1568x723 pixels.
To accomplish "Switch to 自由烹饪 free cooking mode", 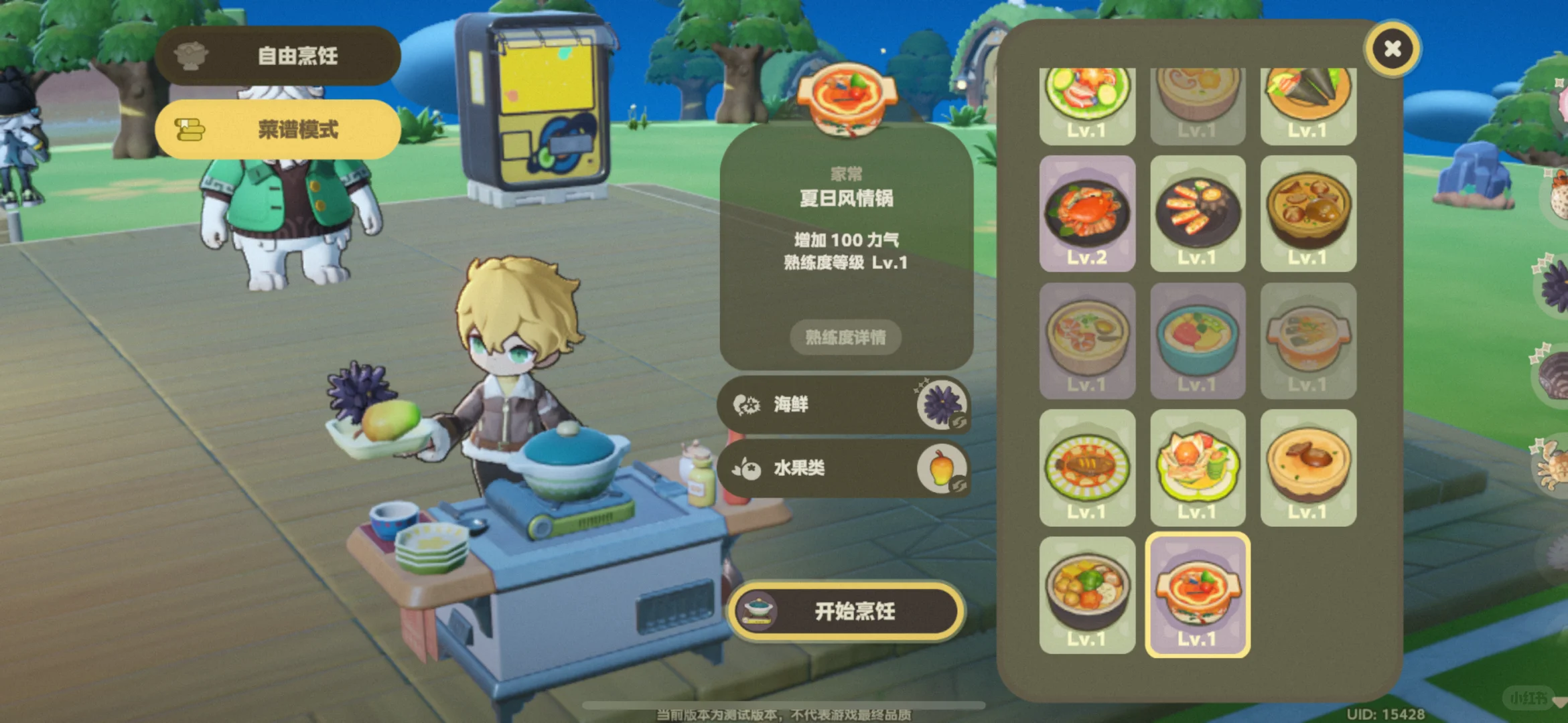I will point(277,55).
